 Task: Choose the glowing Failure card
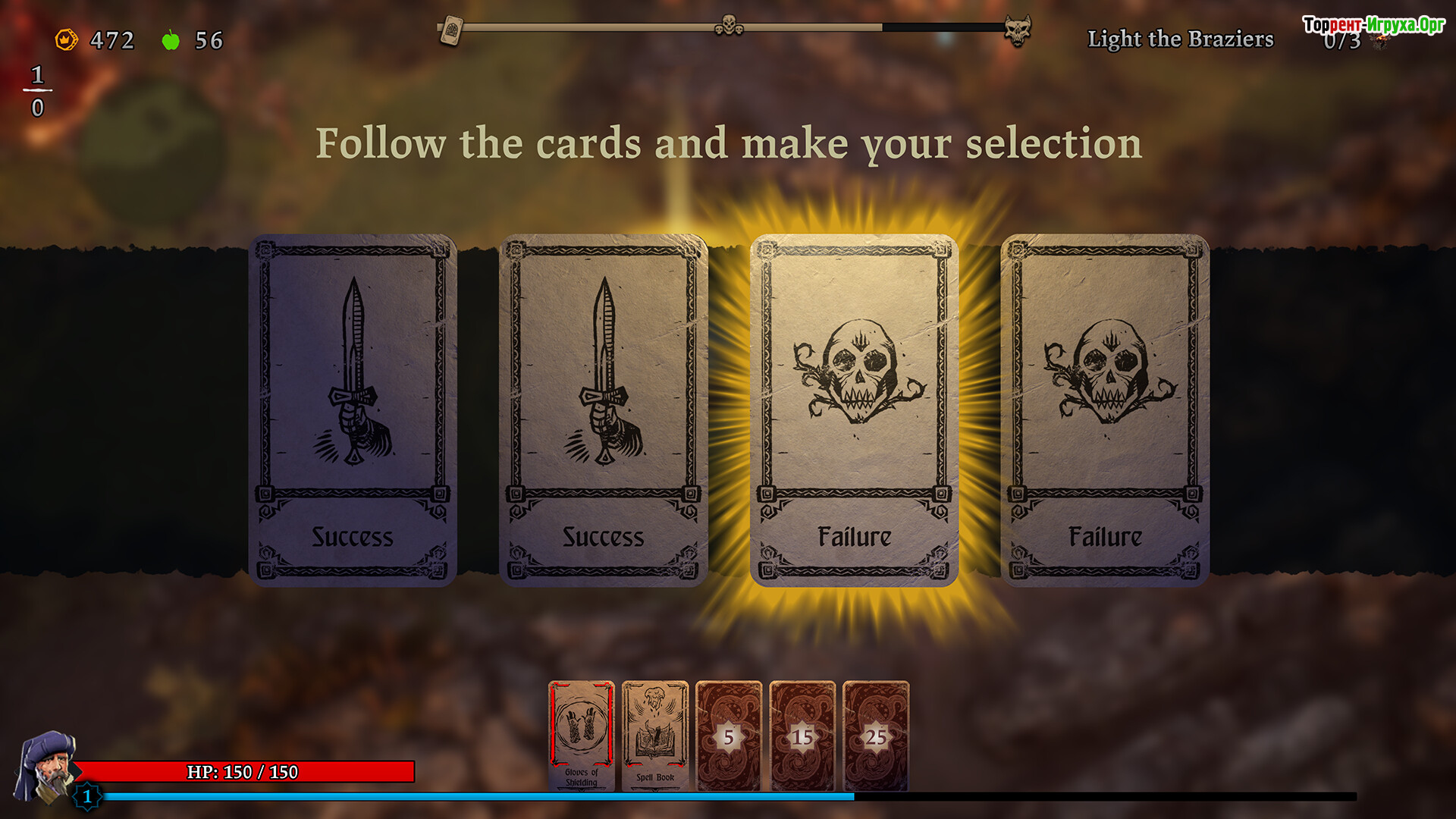point(854,409)
